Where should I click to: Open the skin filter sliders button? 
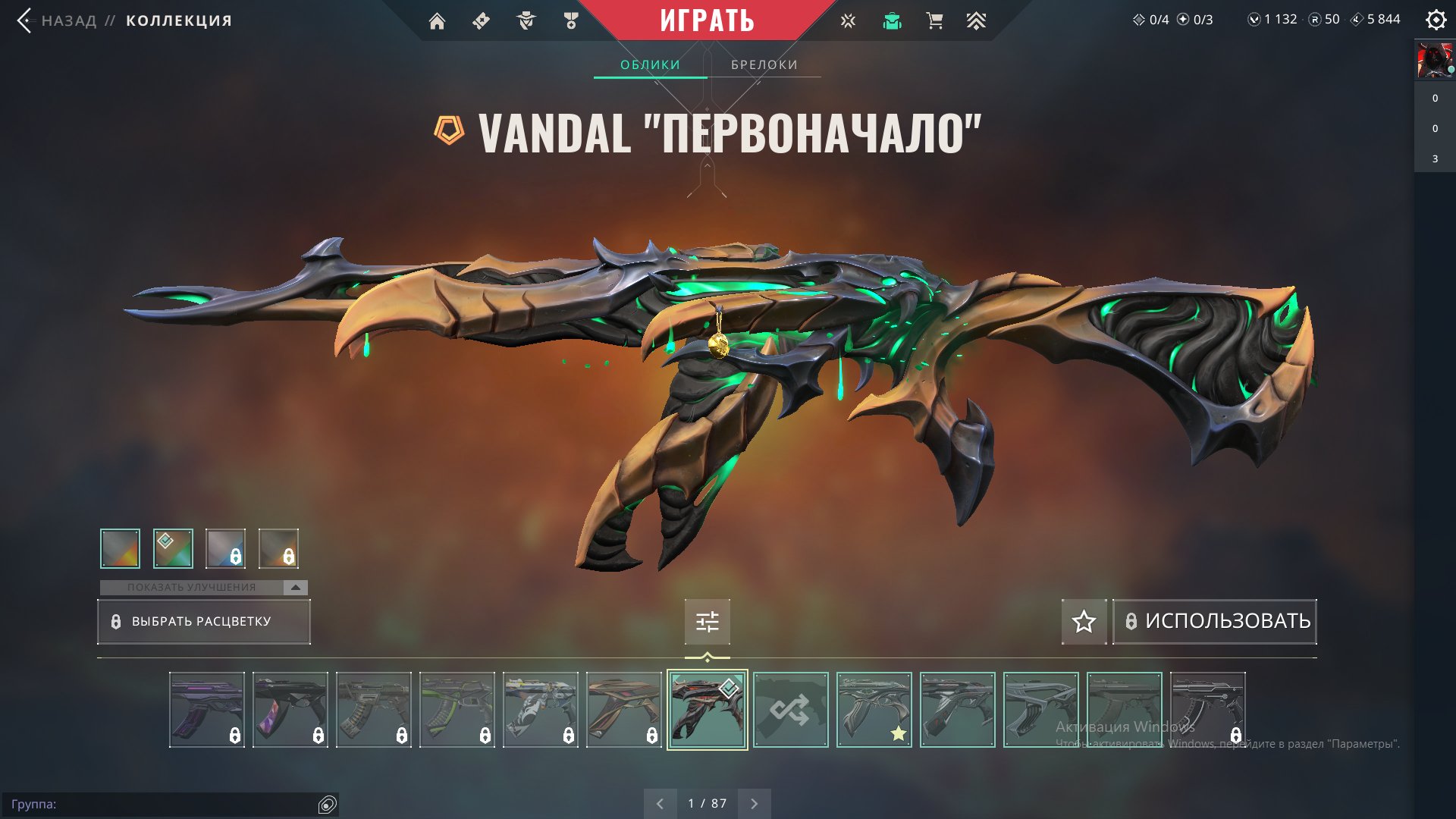coord(707,622)
